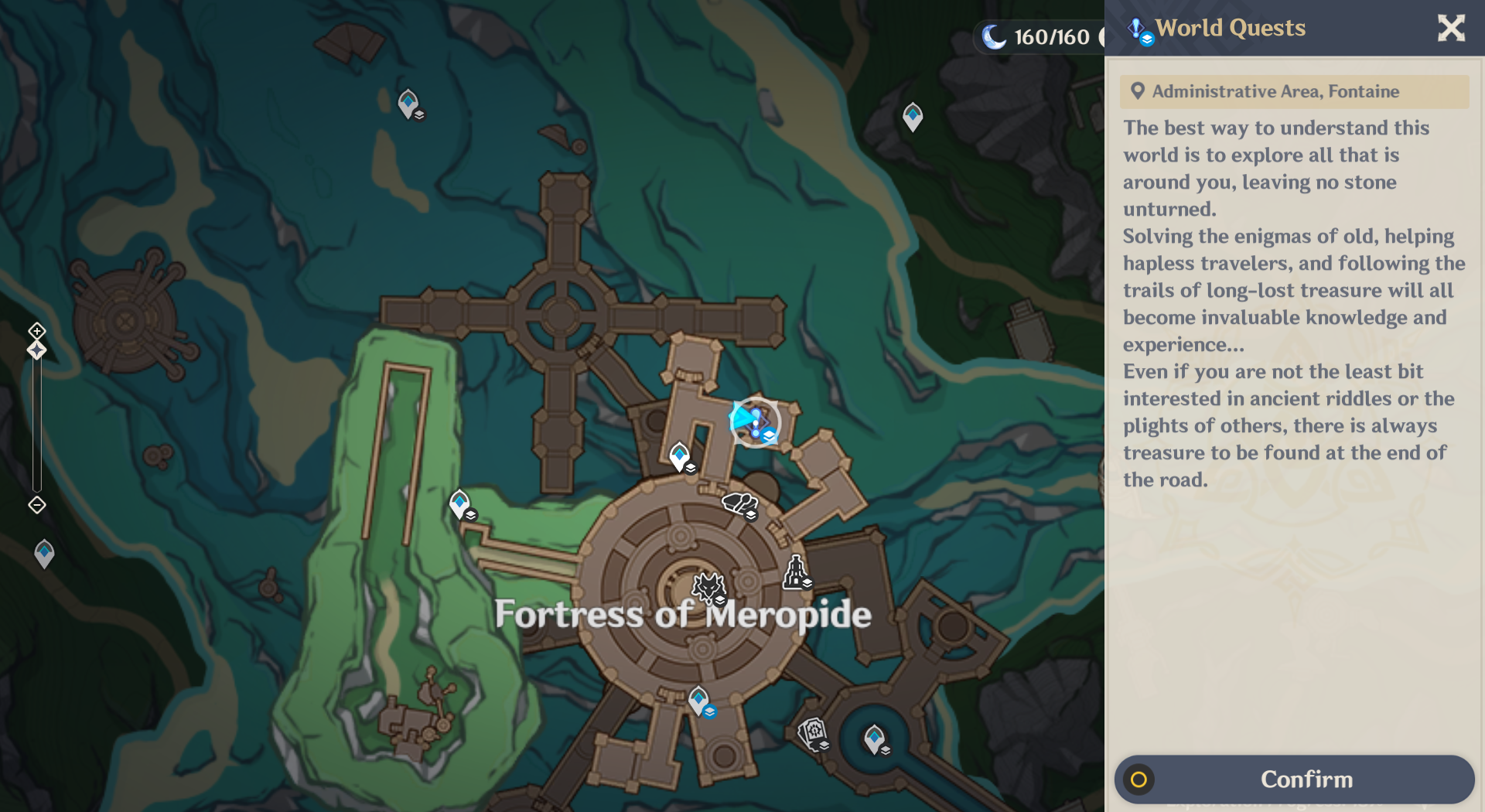Select the boss monster icon near Fortress of Meropide
Screen dimensions: 1485x812
708,588
